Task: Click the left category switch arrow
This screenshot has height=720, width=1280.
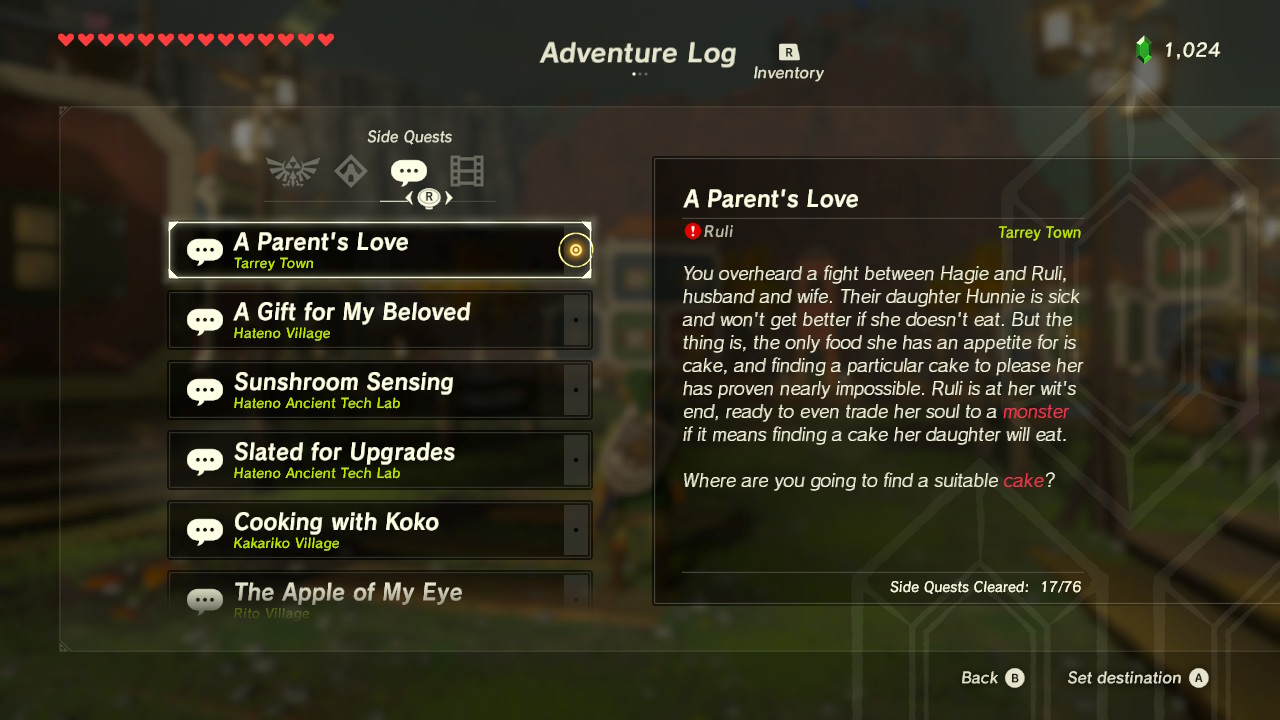Action: tap(412, 198)
